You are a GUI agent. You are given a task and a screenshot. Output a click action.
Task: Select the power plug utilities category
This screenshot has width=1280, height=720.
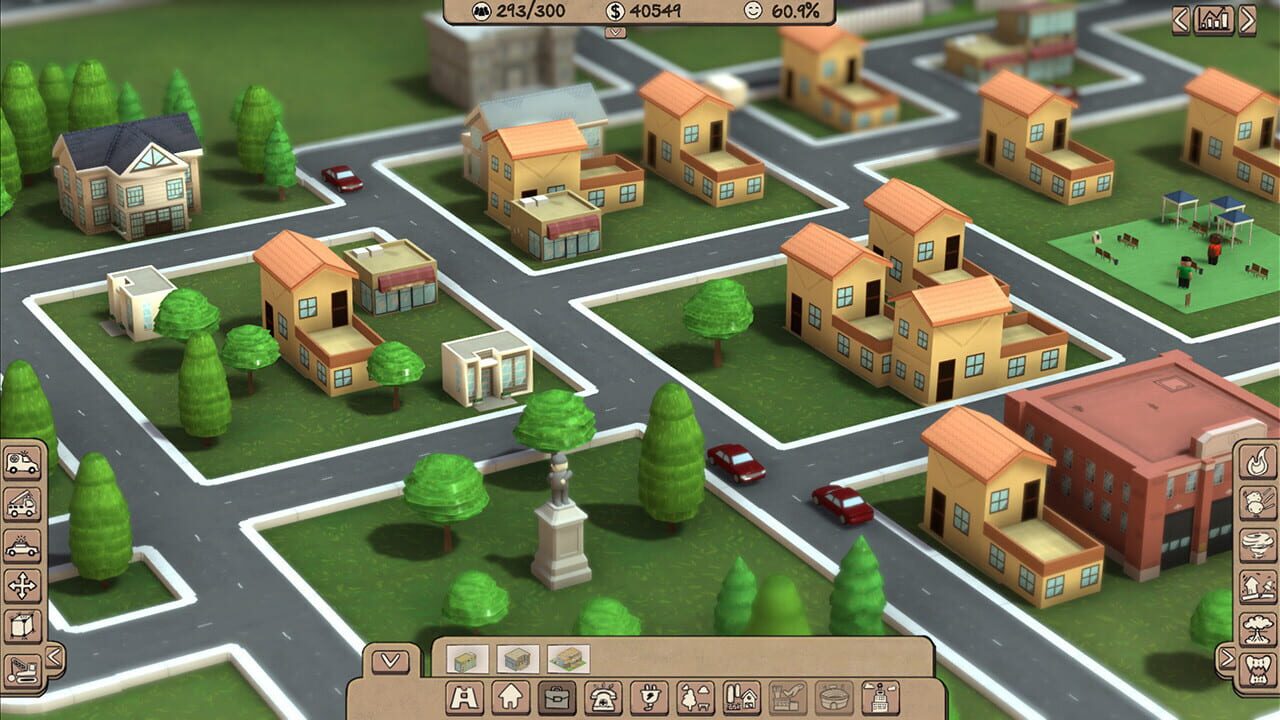(x=650, y=695)
